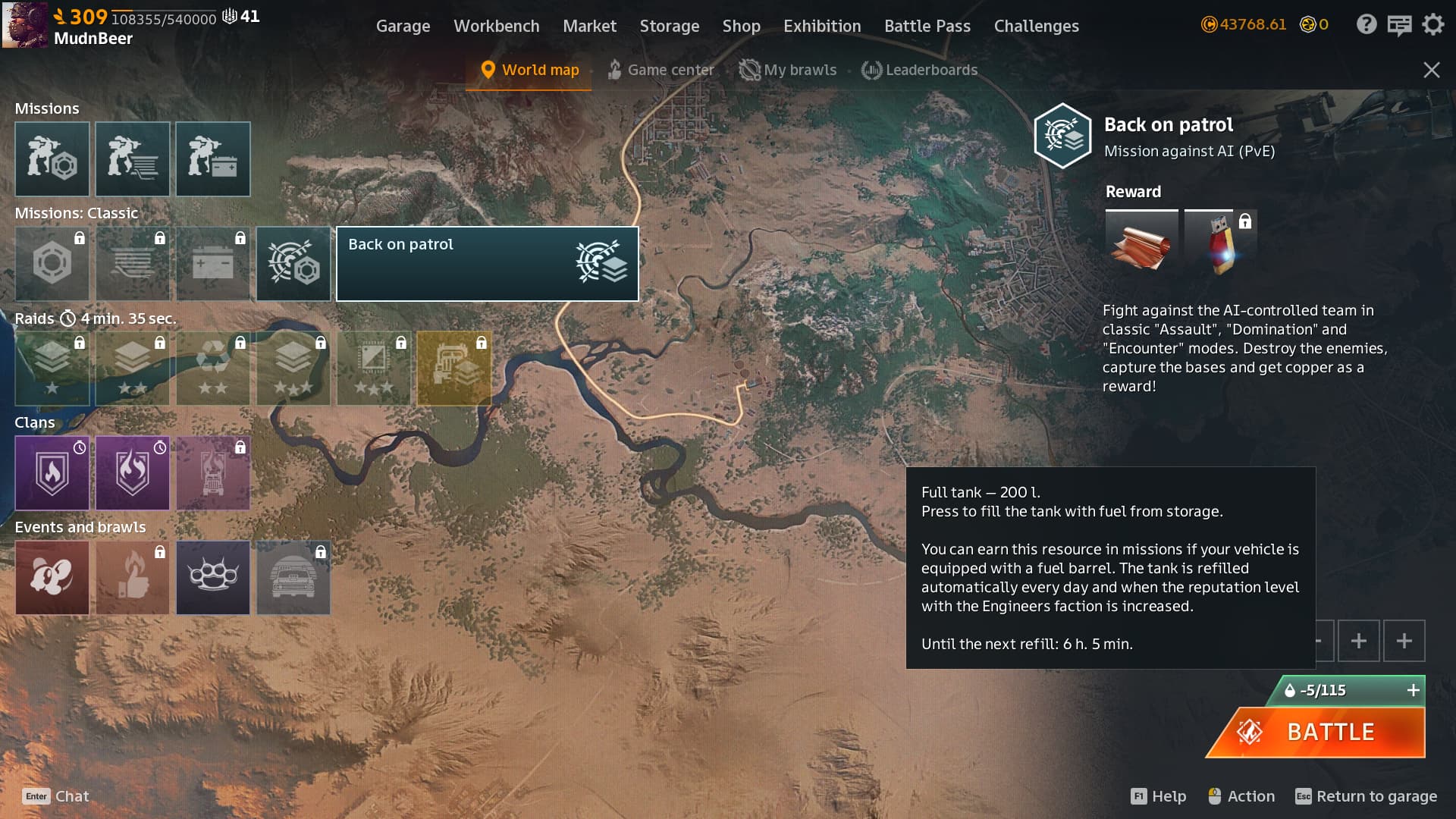Screen dimensions: 1456x819
Task: Open the Exhibition page
Action: (822, 26)
